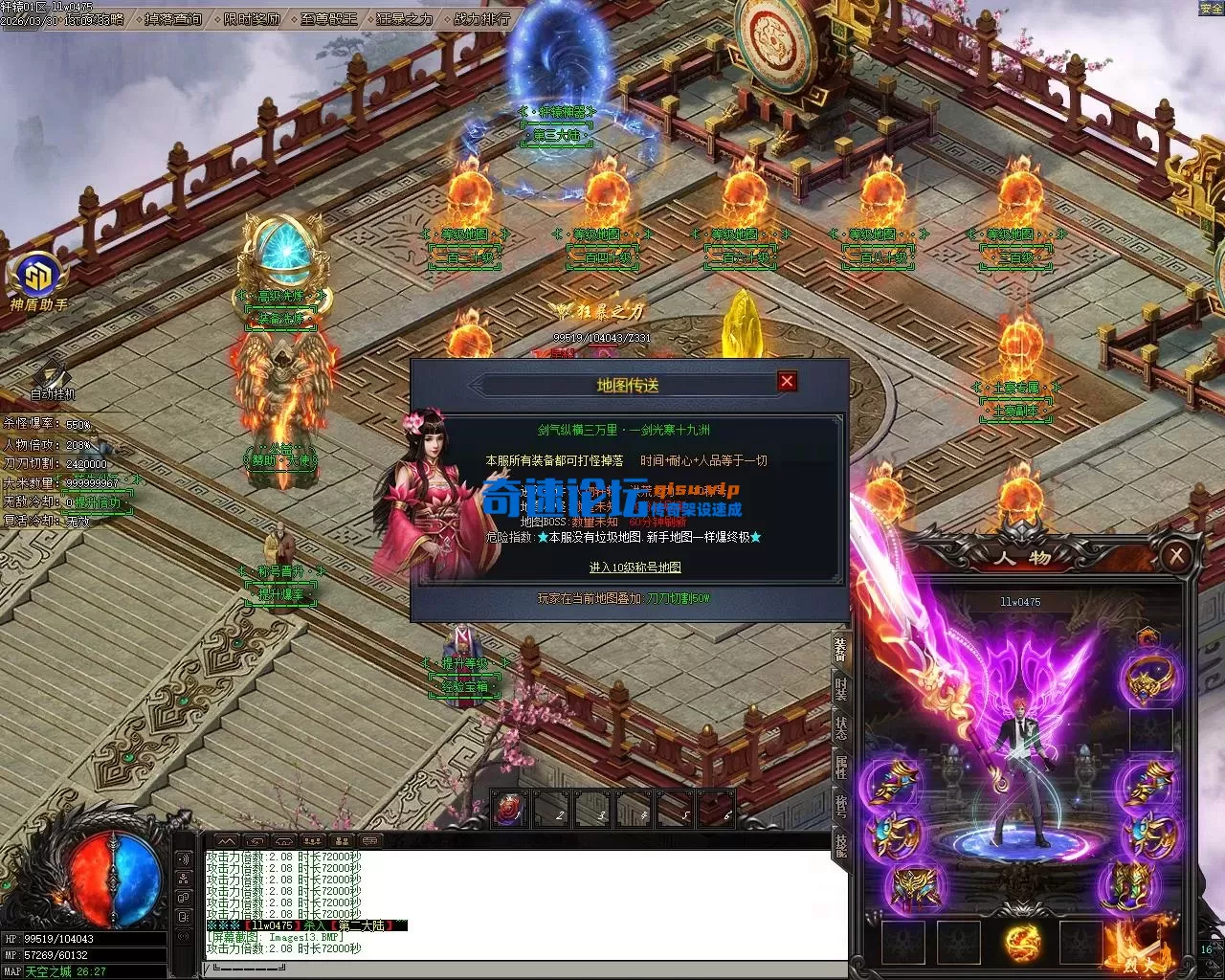Click the 进入10级称号地图 link

635,568
